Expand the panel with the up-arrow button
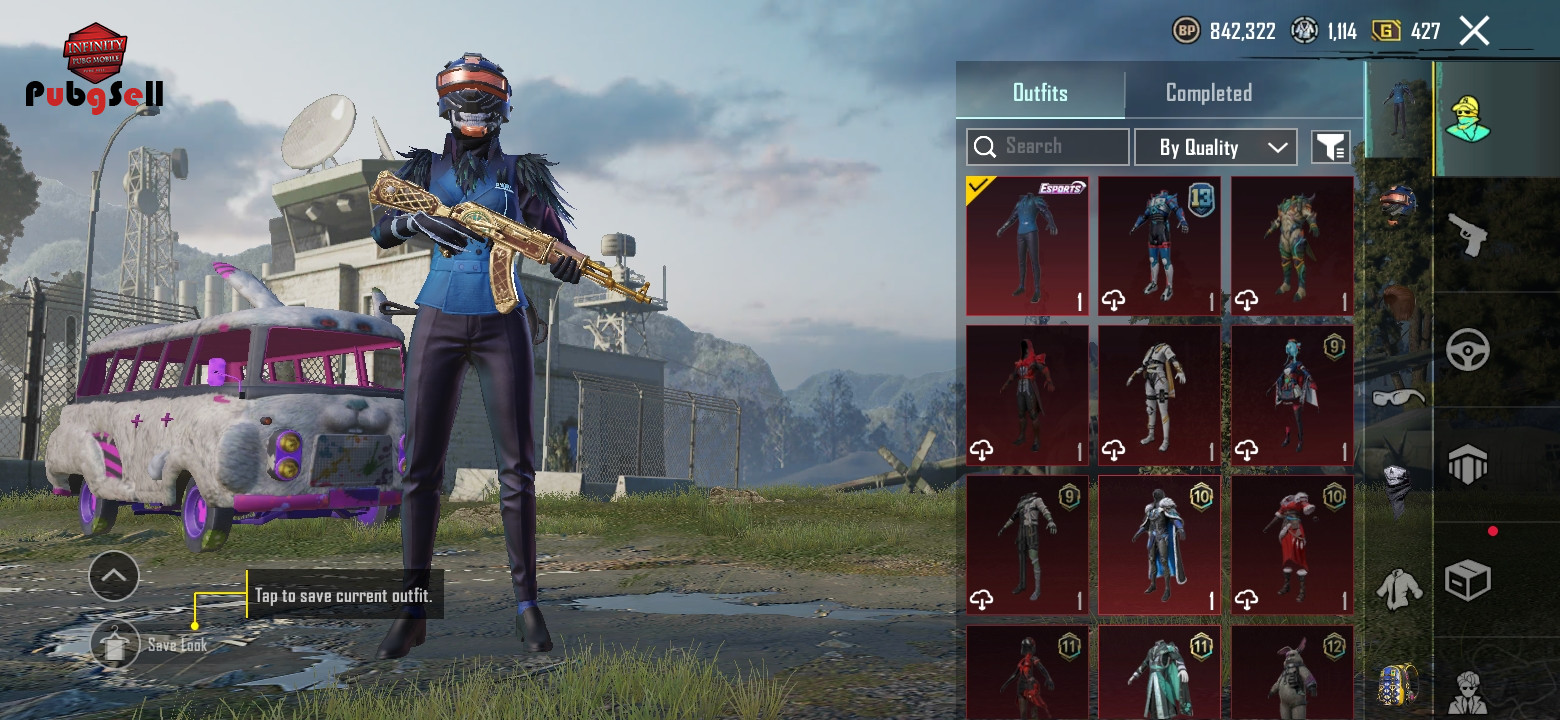 pos(114,576)
